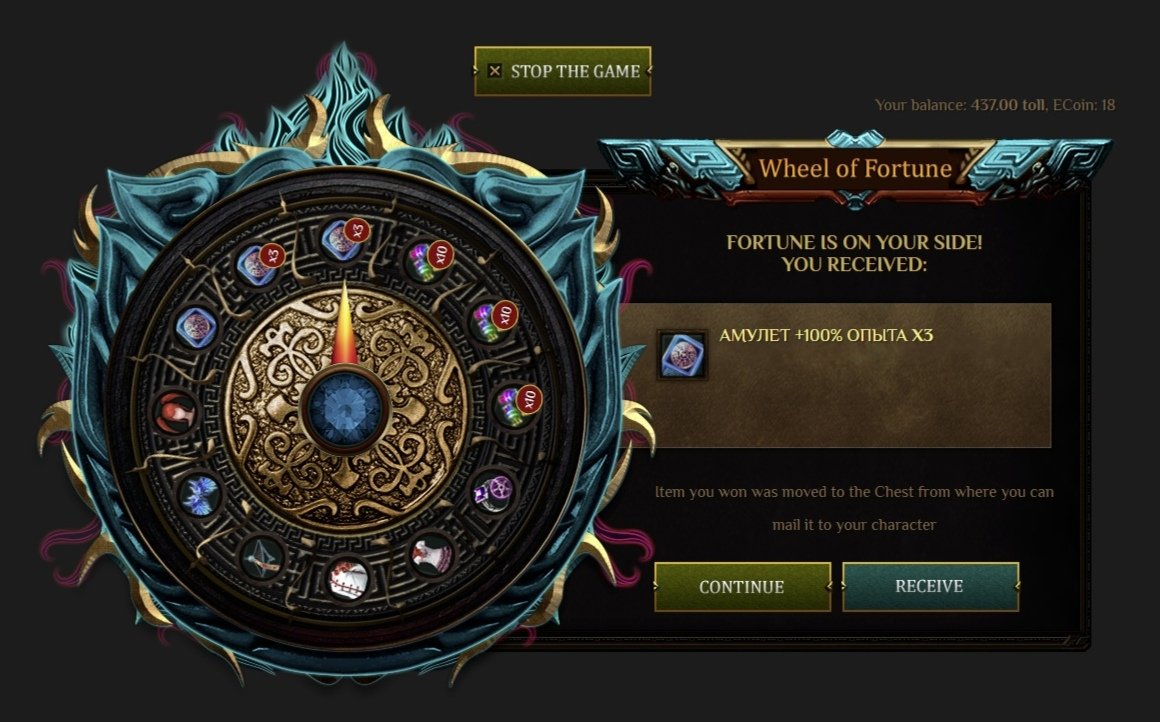Viewport: 1160px width, 722px height.
Task: Choose the amulet prize without a multiplier badge
Action: 197,326
